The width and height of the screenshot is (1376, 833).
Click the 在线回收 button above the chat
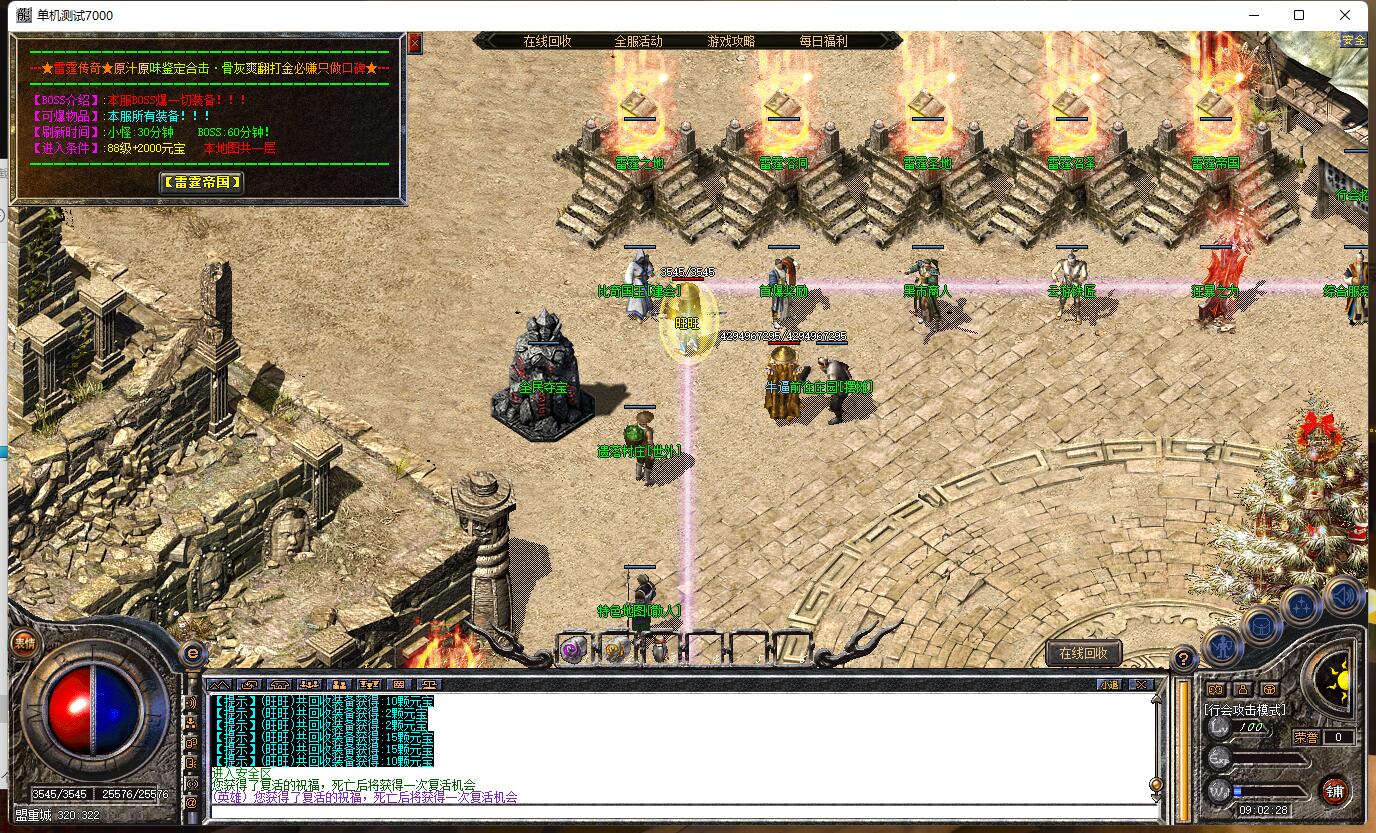1083,653
